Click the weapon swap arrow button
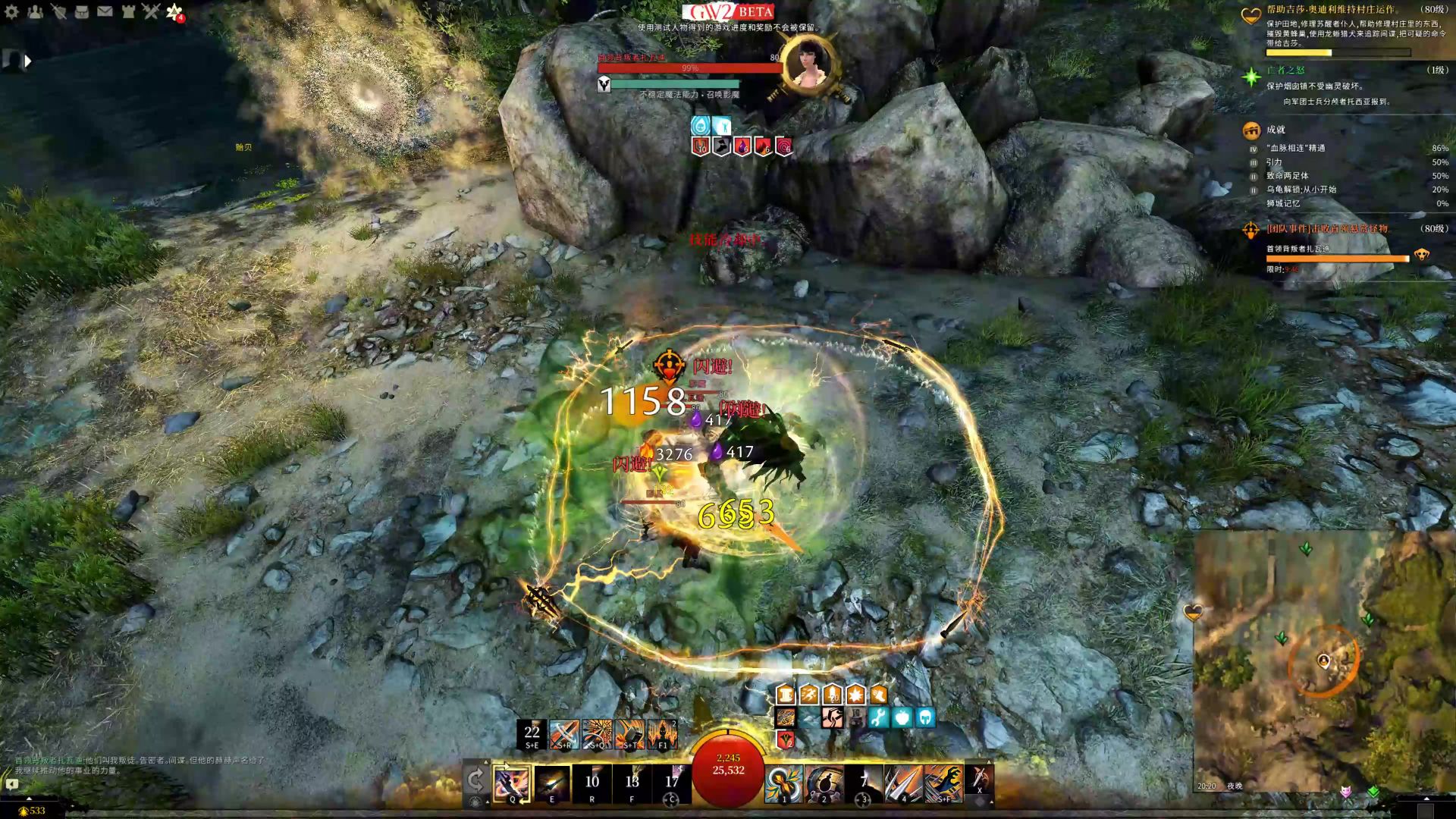1456x819 pixels. coord(475,780)
